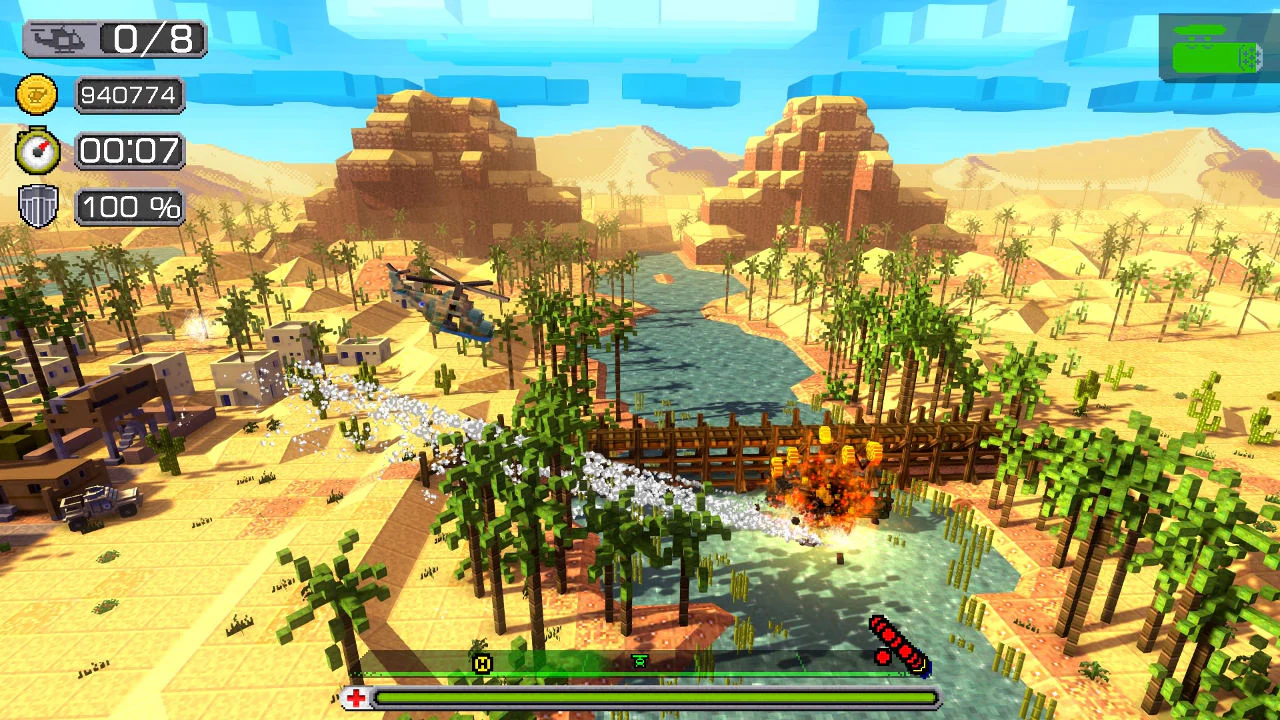
Task: Click the 100 % shield readout
Action: click(130, 207)
